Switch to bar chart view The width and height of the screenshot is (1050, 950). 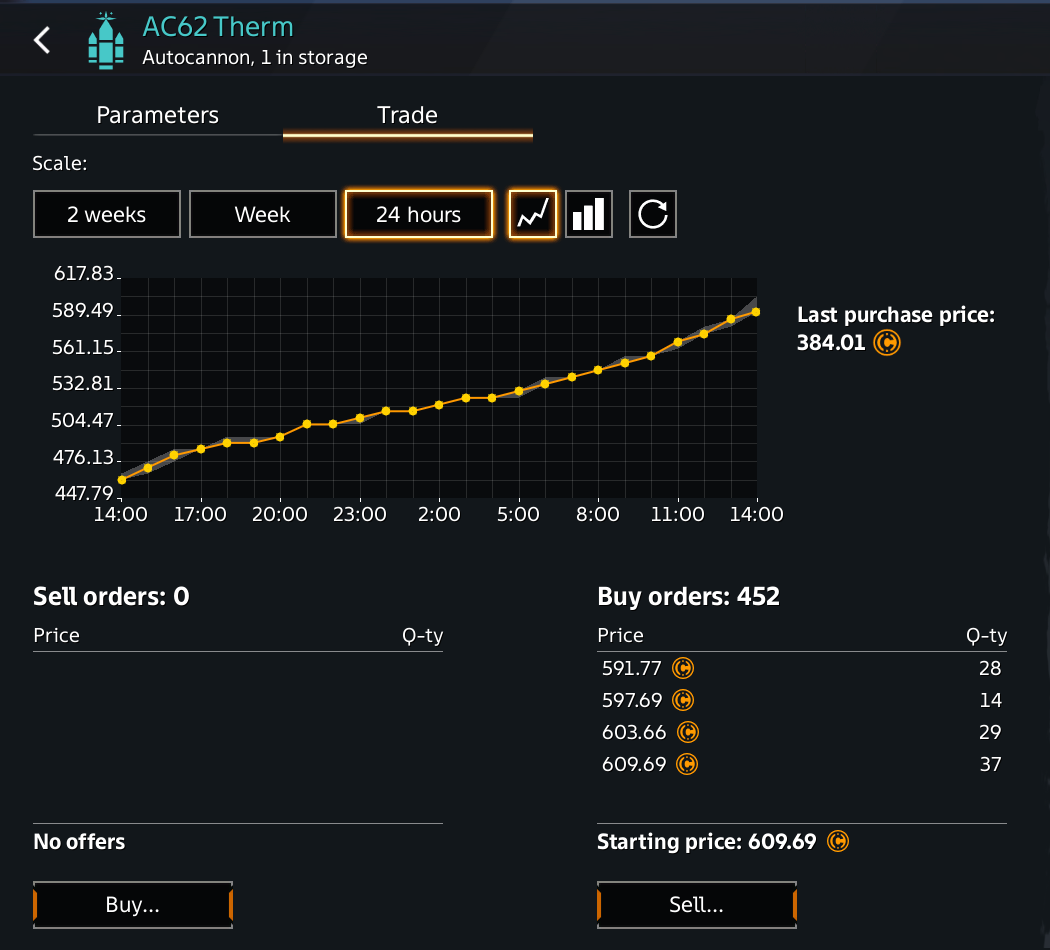(589, 214)
